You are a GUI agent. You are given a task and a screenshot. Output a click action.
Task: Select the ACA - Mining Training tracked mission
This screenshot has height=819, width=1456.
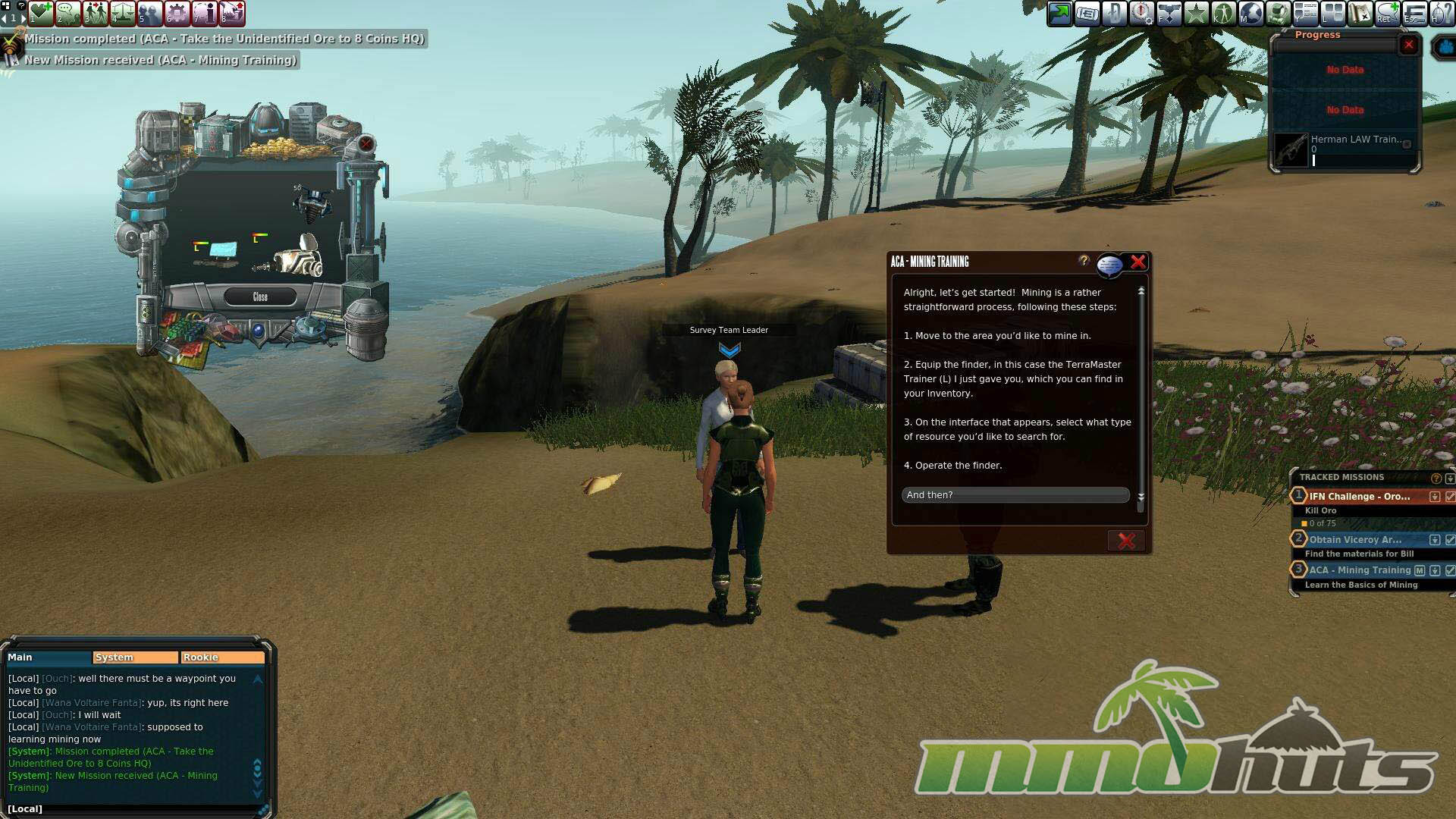pos(1359,570)
